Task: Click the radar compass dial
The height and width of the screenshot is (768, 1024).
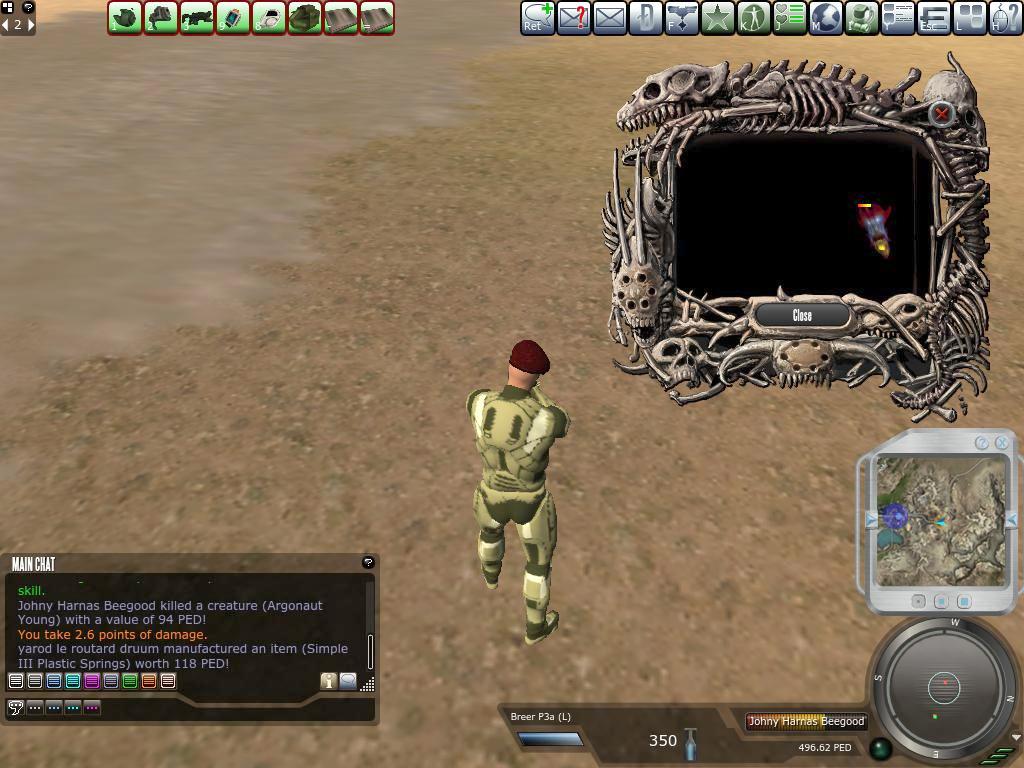Action: click(x=943, y=687)
